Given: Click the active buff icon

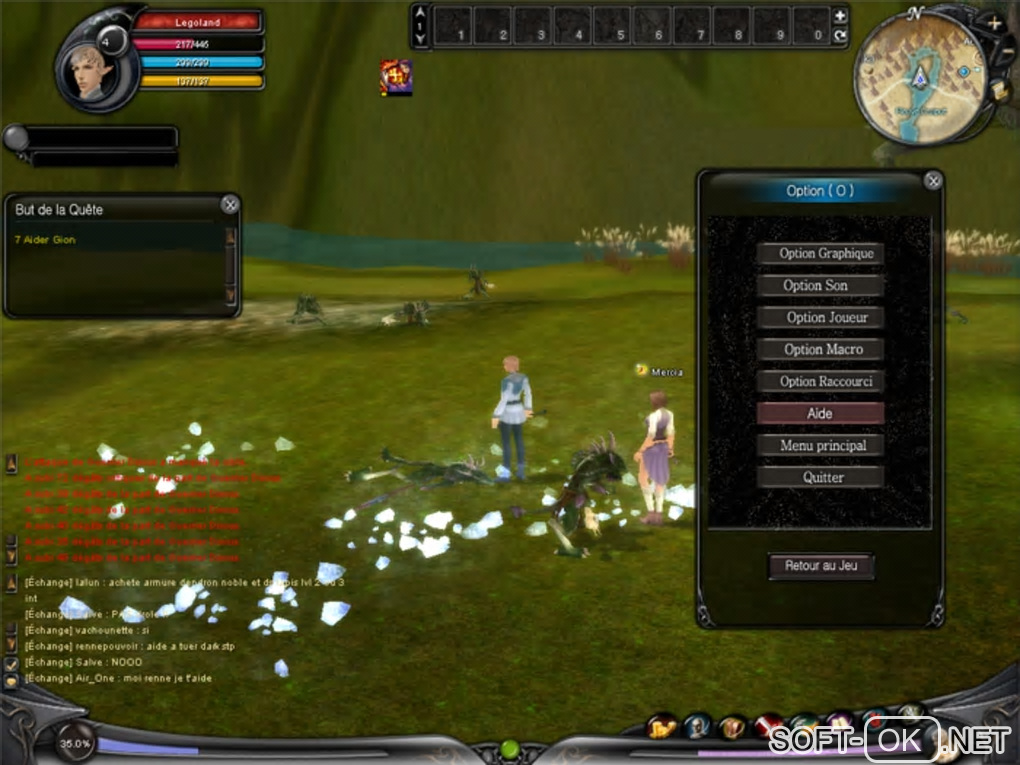Looking at the screenshot, I should (x=396, y=77).
